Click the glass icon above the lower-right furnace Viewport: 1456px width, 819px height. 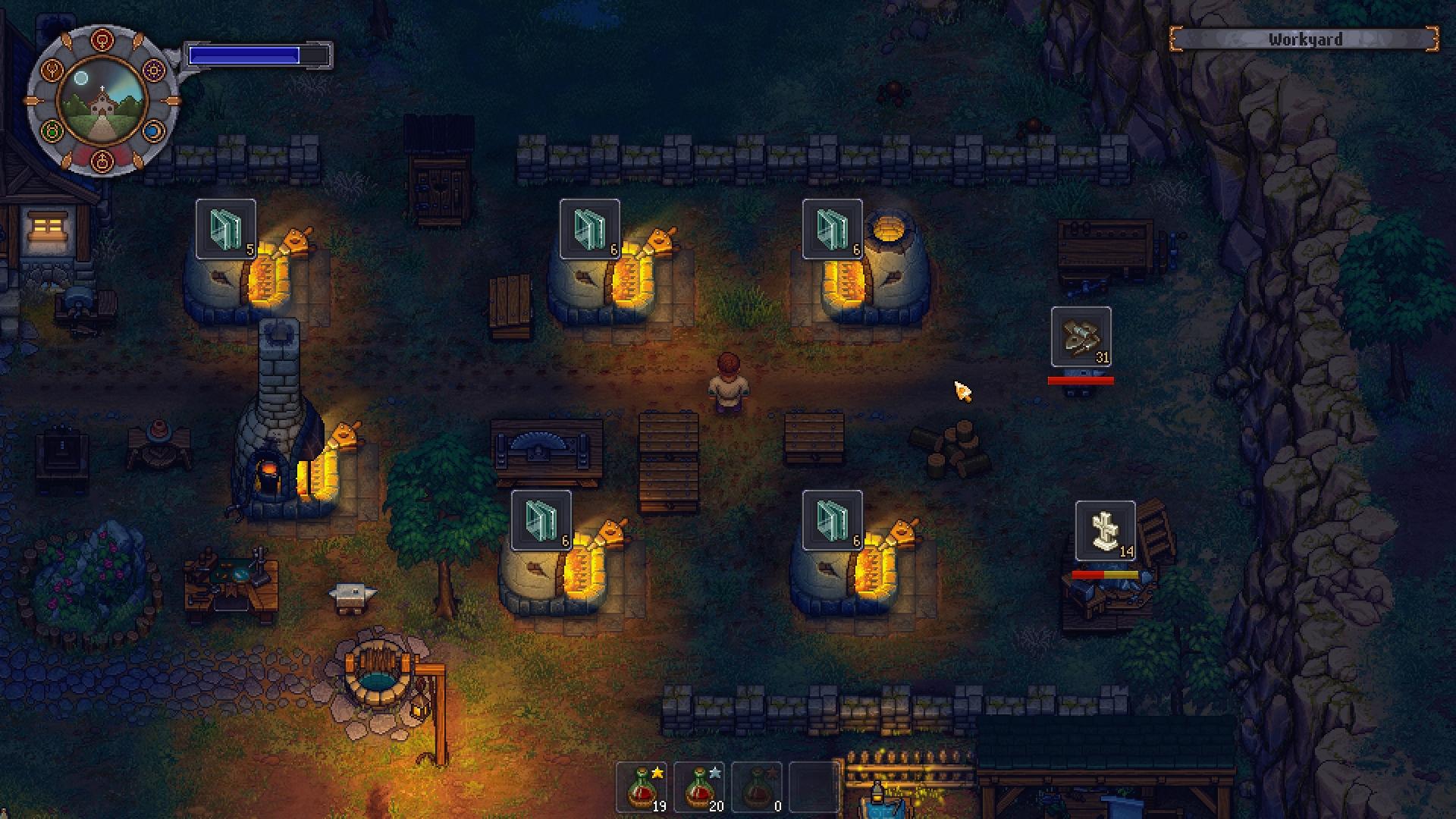tap(830, 519)
